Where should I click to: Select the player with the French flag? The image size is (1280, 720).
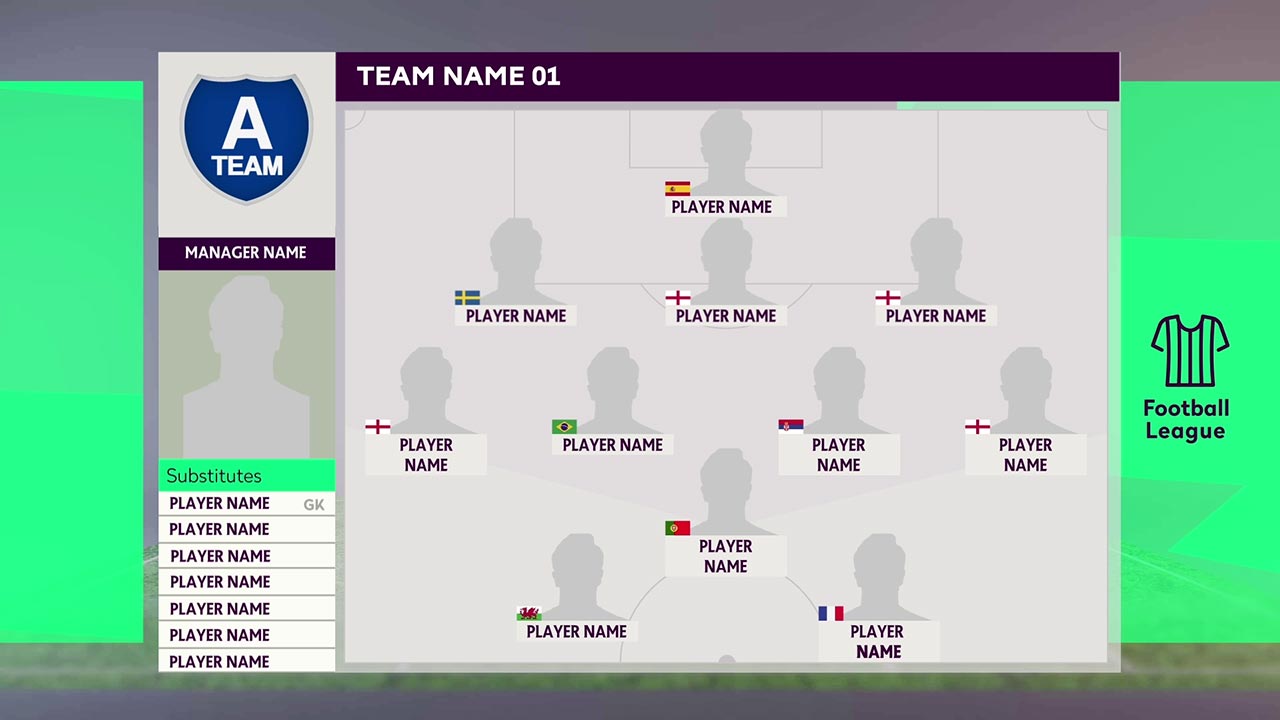[x=877, y=641]
